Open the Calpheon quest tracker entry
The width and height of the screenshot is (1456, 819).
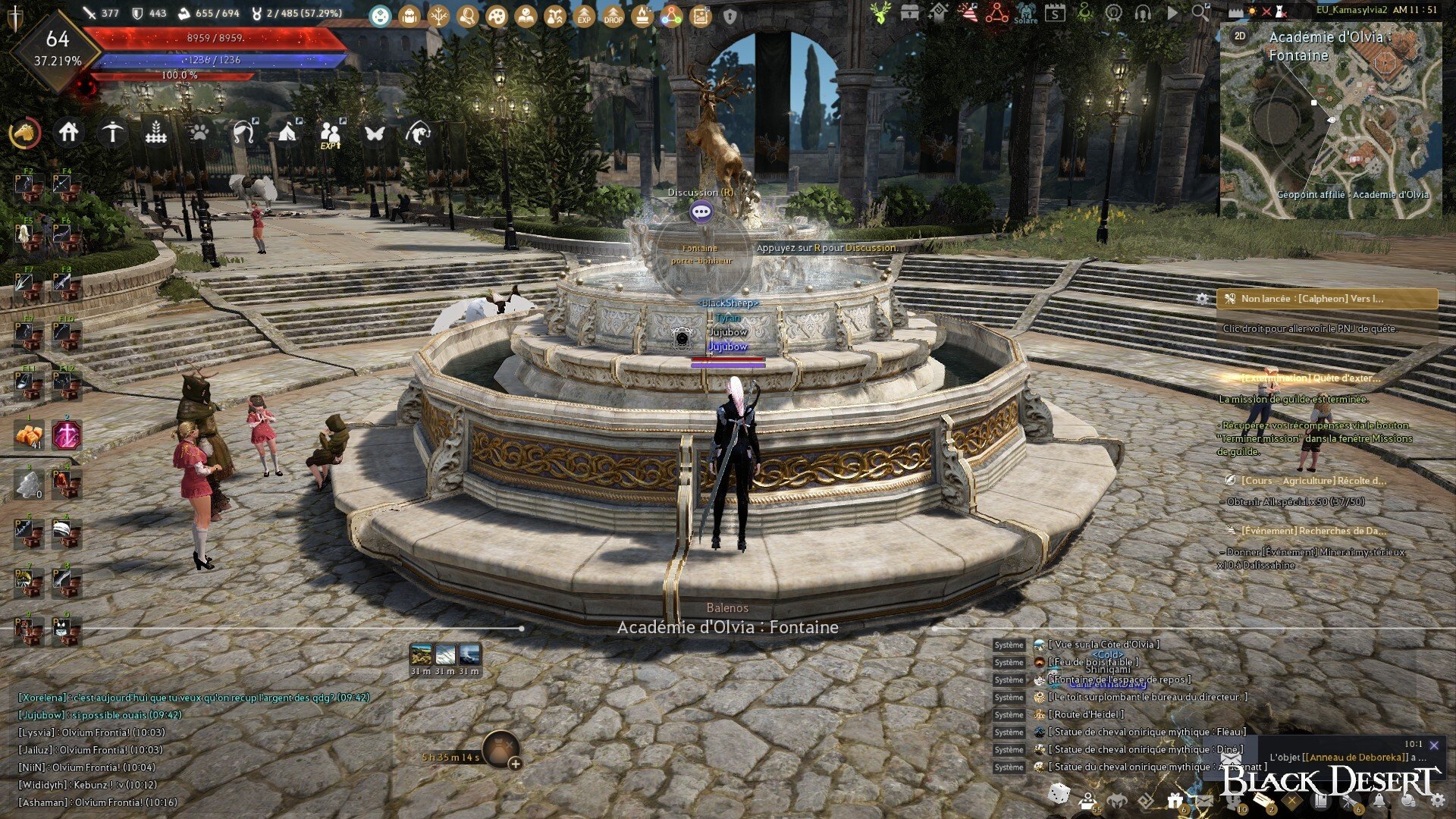click(x=1327, y=299)
